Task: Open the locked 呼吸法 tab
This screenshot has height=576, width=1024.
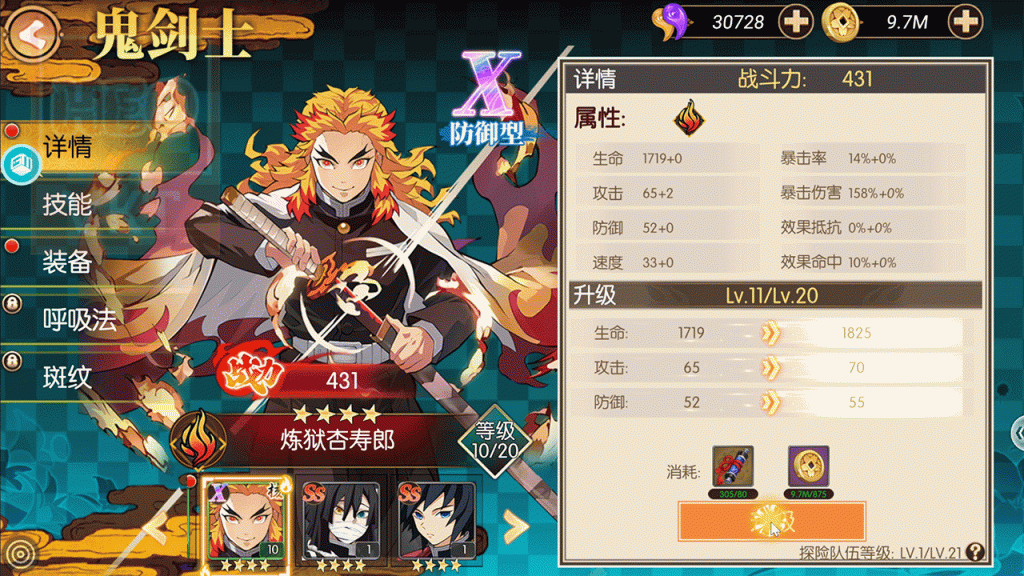Action: click(80, 319)
